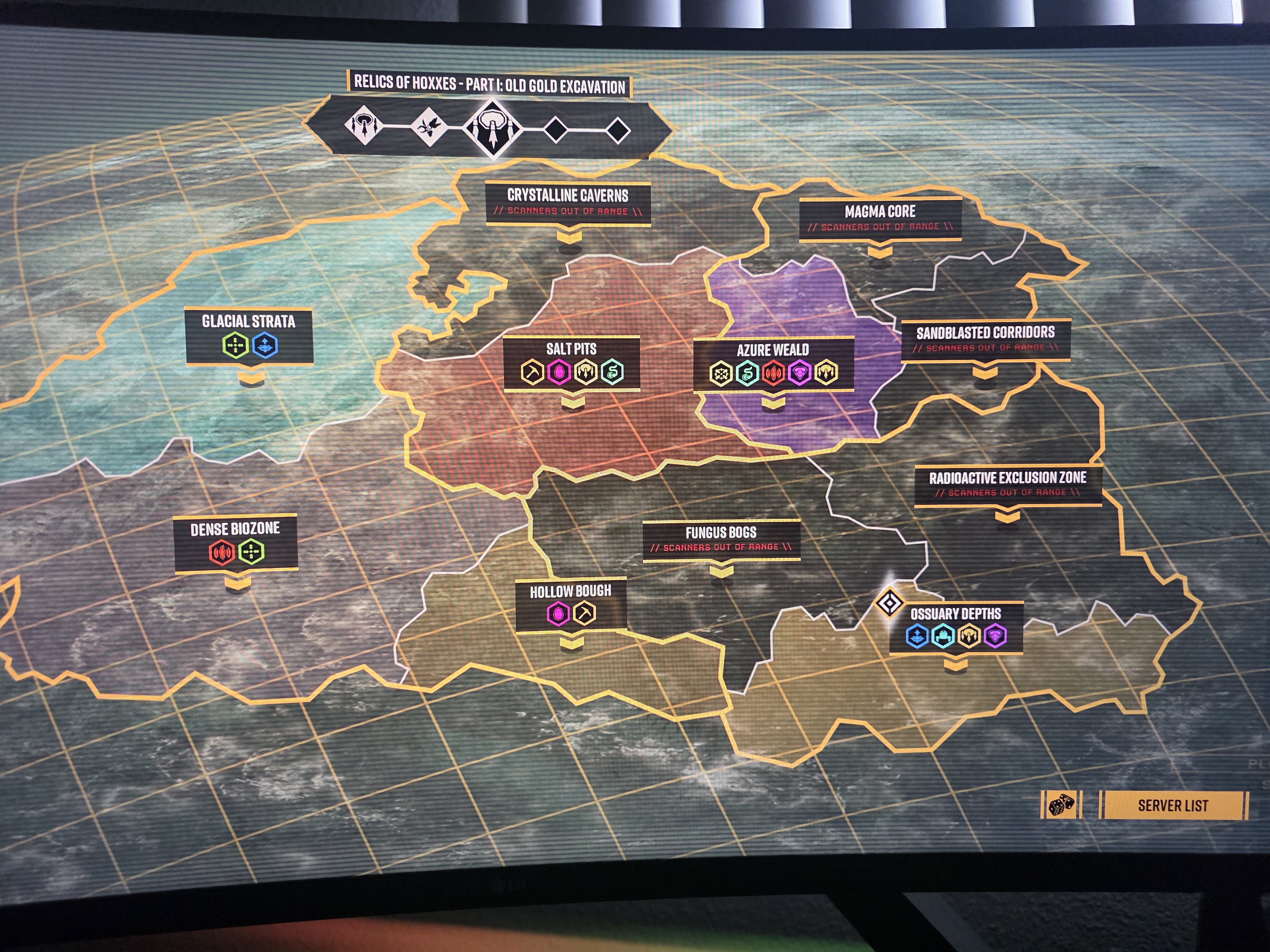
Task: Select the green mission icon in Dense Biozone
Action: click(251, 552)
